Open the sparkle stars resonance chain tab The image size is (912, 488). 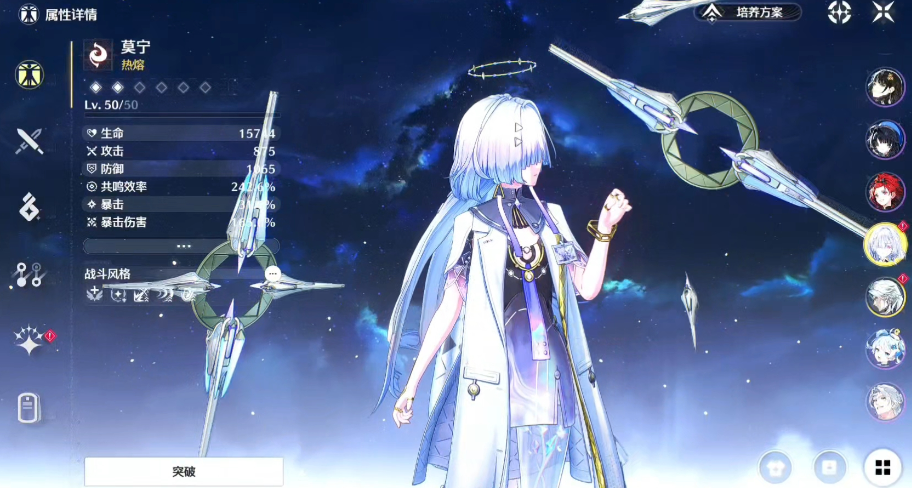tap(29, 342)
